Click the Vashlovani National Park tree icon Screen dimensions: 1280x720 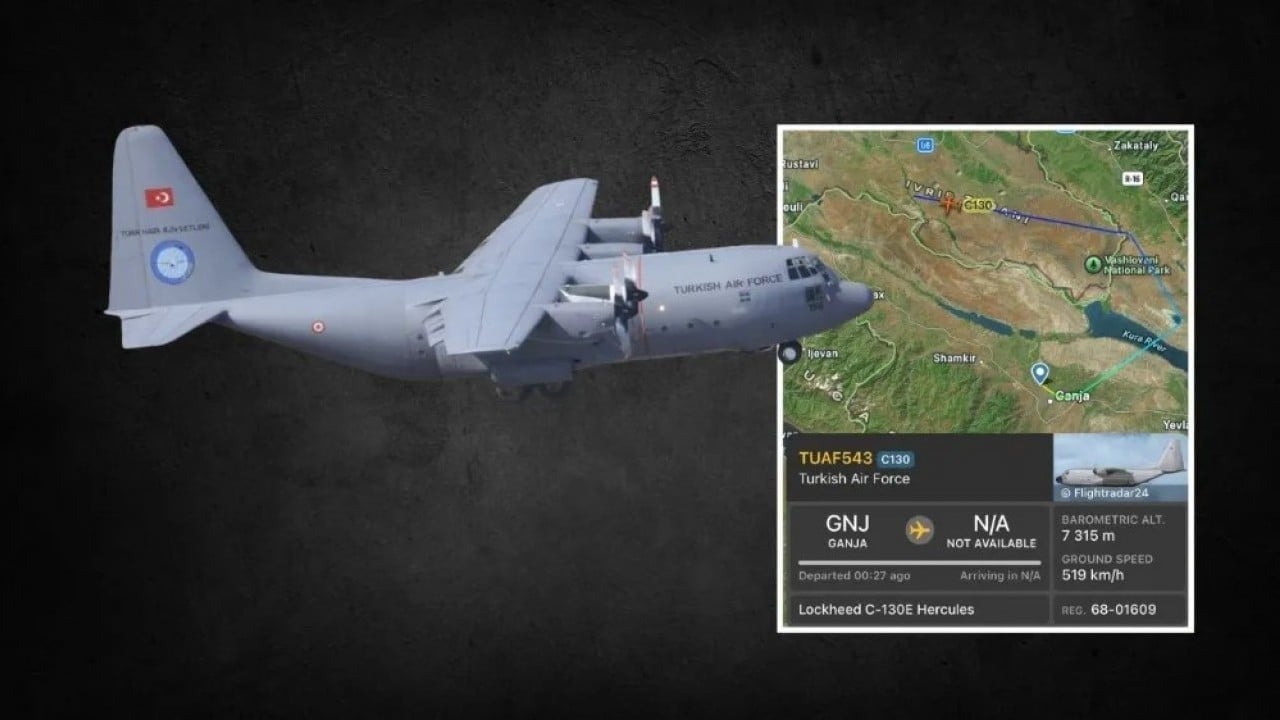click(x=1093, y=264)
